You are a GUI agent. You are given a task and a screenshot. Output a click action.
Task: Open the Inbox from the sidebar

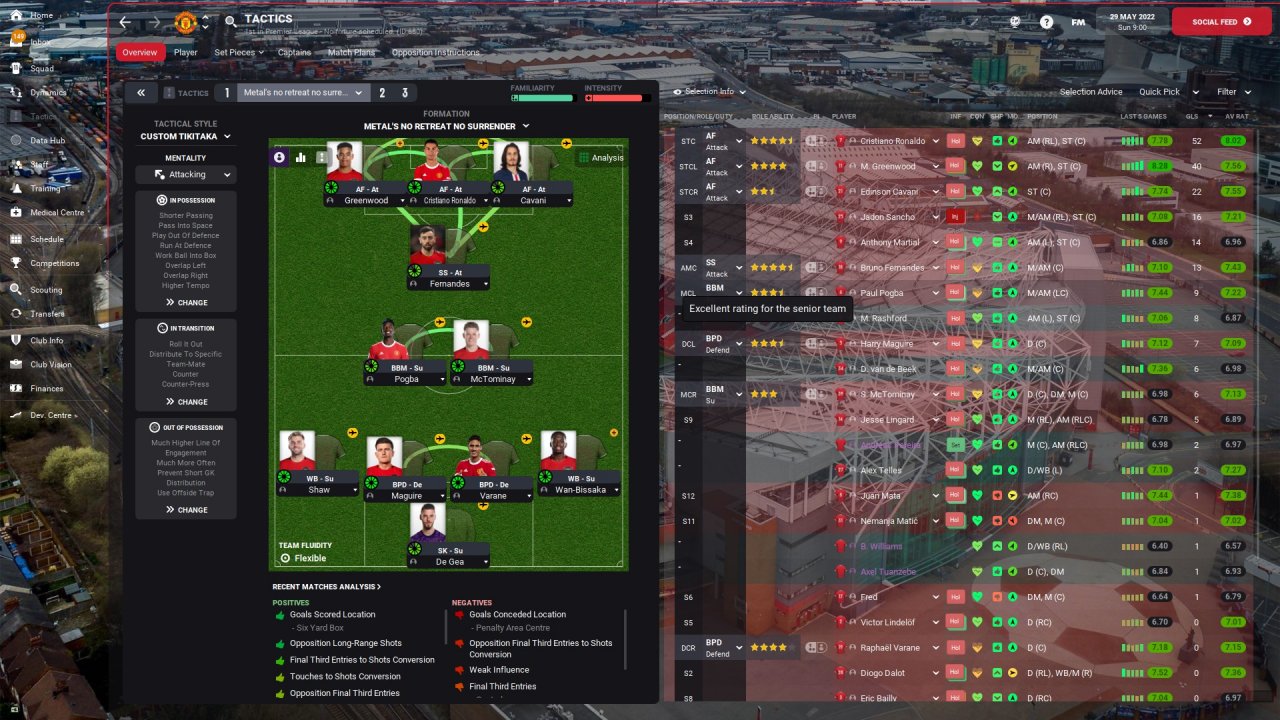(40, 42)
